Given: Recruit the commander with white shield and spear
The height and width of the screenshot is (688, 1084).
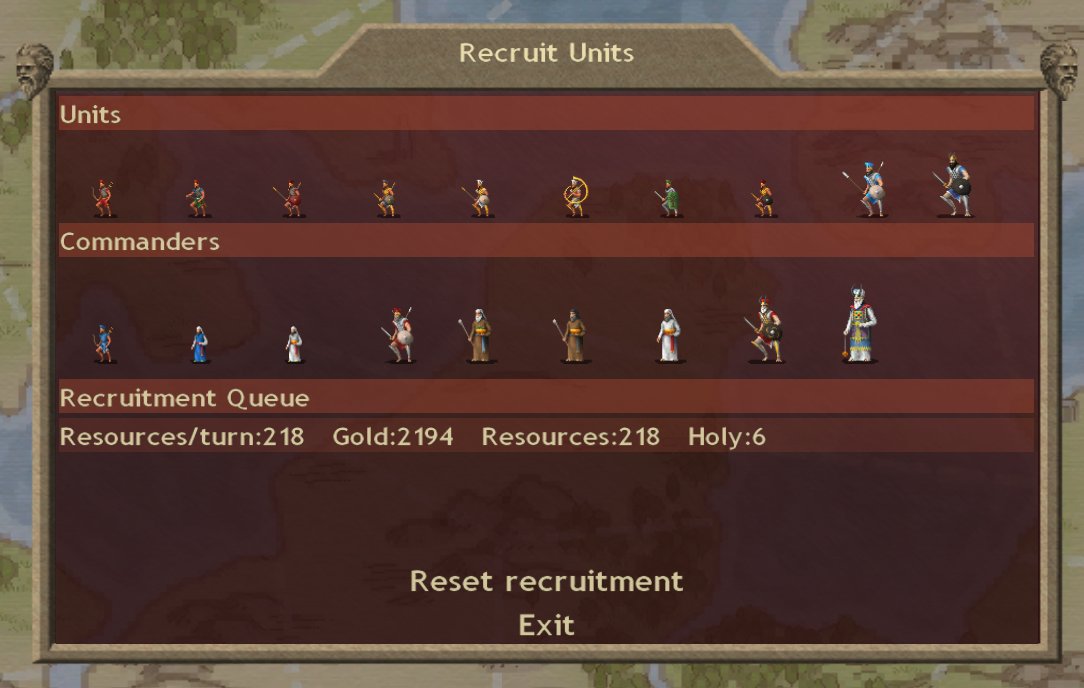Looking at the screenshot, I should [400, 336].
